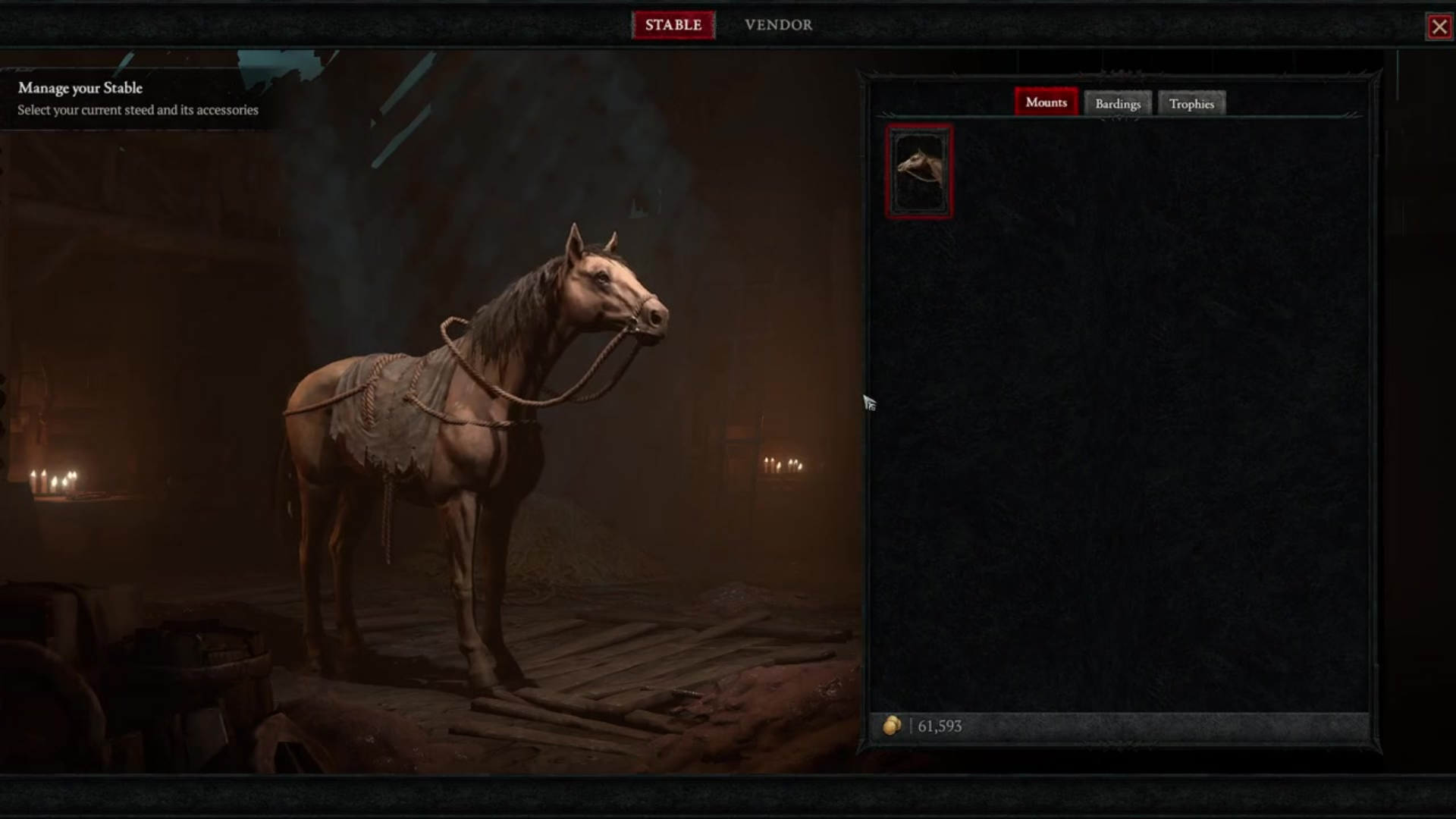1456x819 pixels.
Task: Close the stable window with the X
Action: (1439, 26)
